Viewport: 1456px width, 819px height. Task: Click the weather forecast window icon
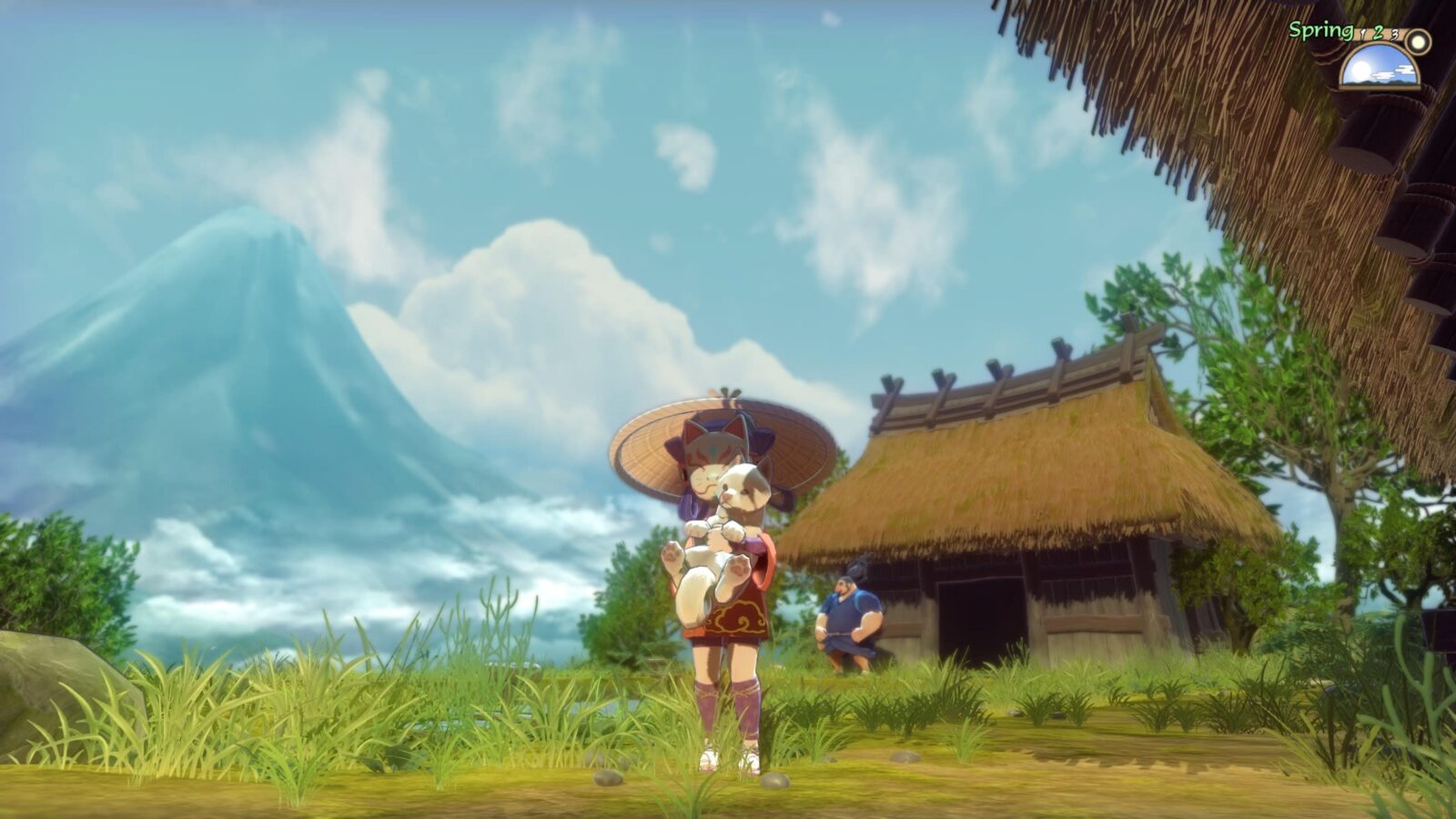1380,67
